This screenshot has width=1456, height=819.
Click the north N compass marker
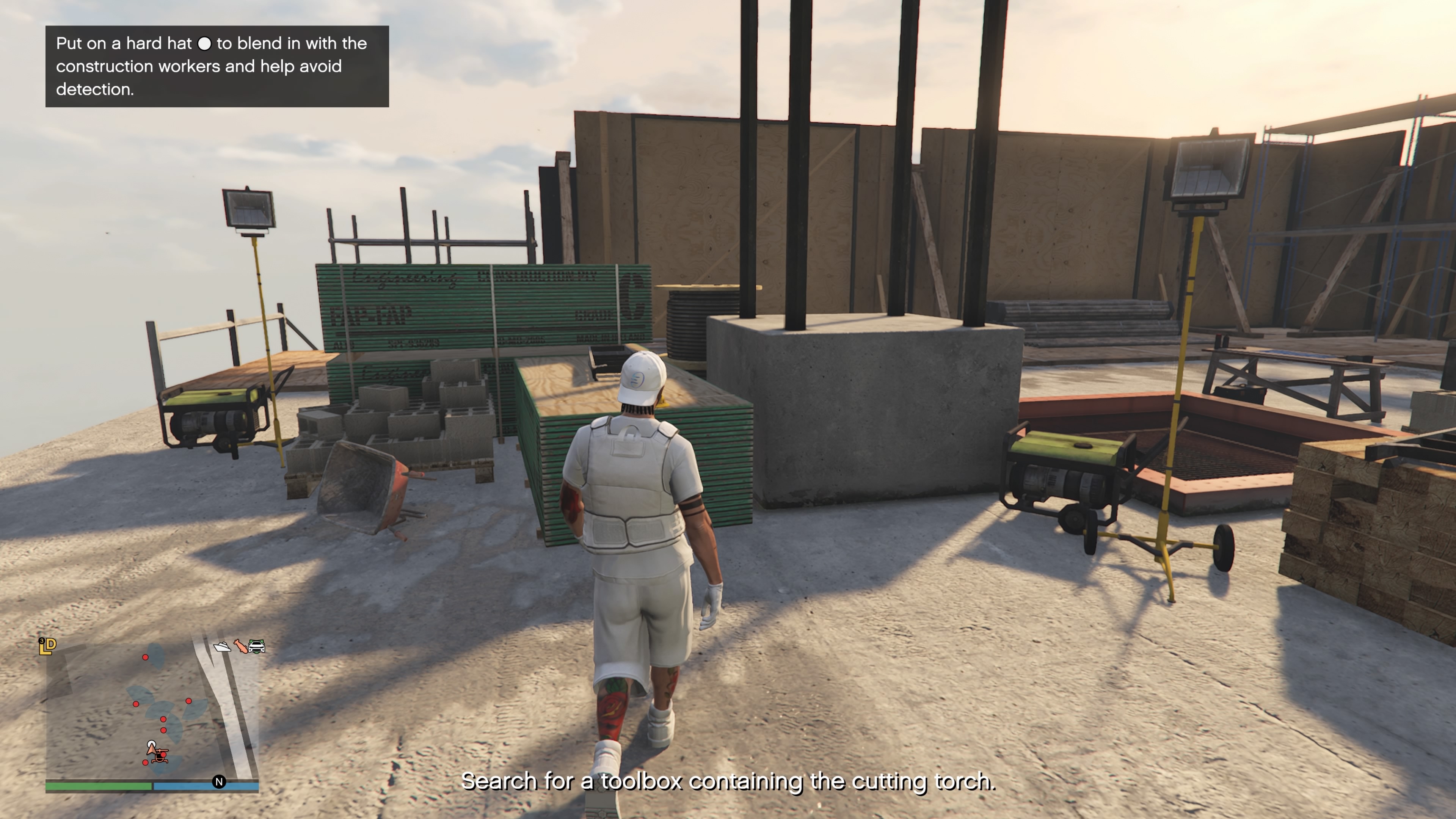click(219, 782)
